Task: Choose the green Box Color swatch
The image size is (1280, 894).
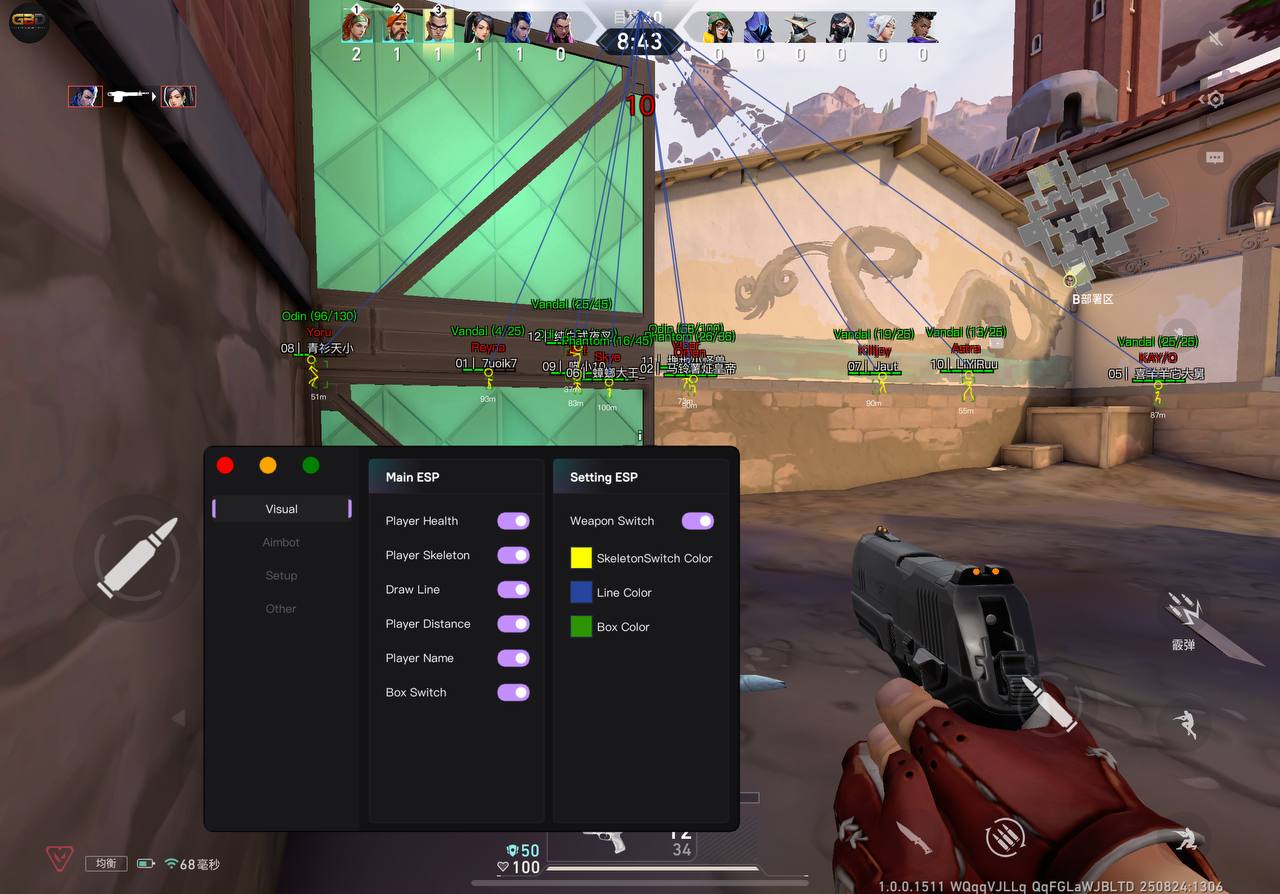Action: (581, 627)
